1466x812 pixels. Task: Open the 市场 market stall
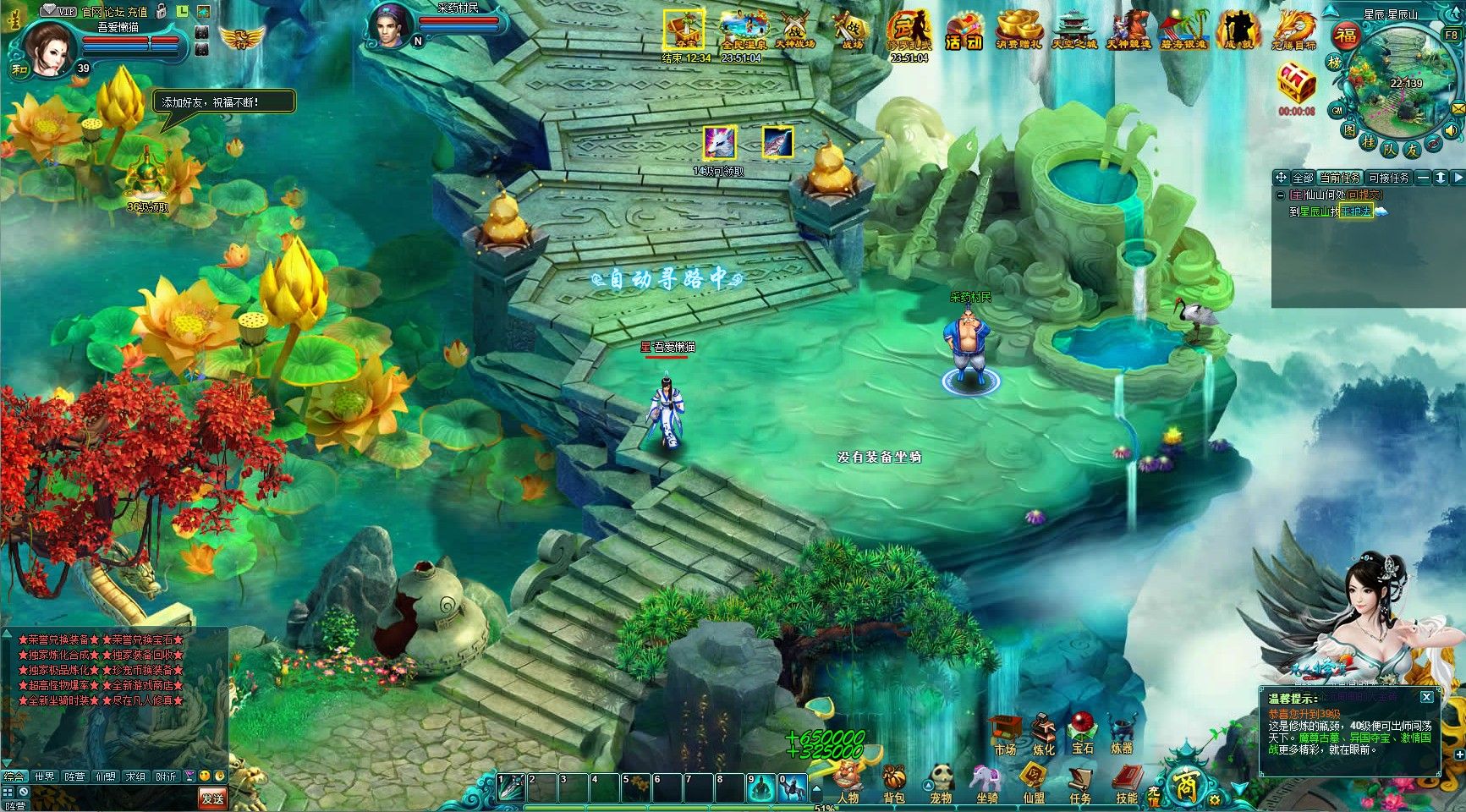(1005, 733)
